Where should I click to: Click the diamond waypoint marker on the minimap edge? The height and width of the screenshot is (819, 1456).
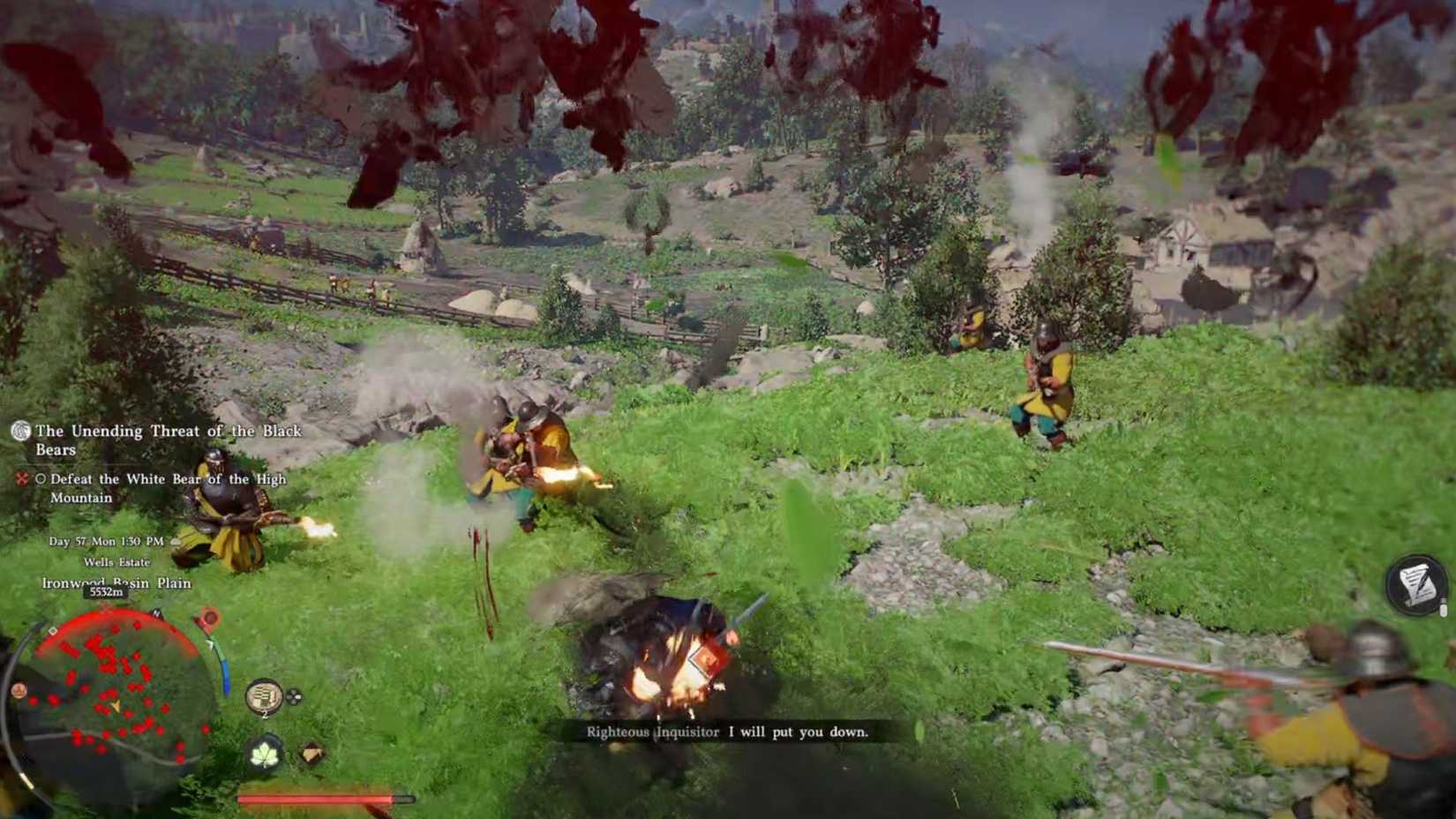pyautogui.click(x=53, y=630)
